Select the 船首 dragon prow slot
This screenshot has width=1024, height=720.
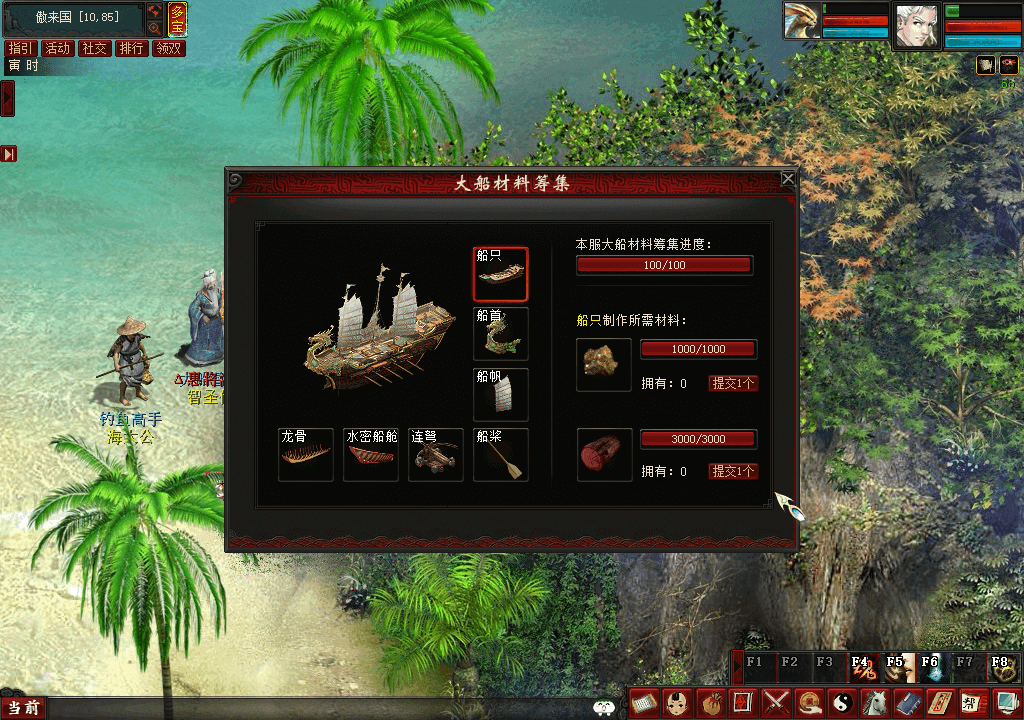coord(500,334)
